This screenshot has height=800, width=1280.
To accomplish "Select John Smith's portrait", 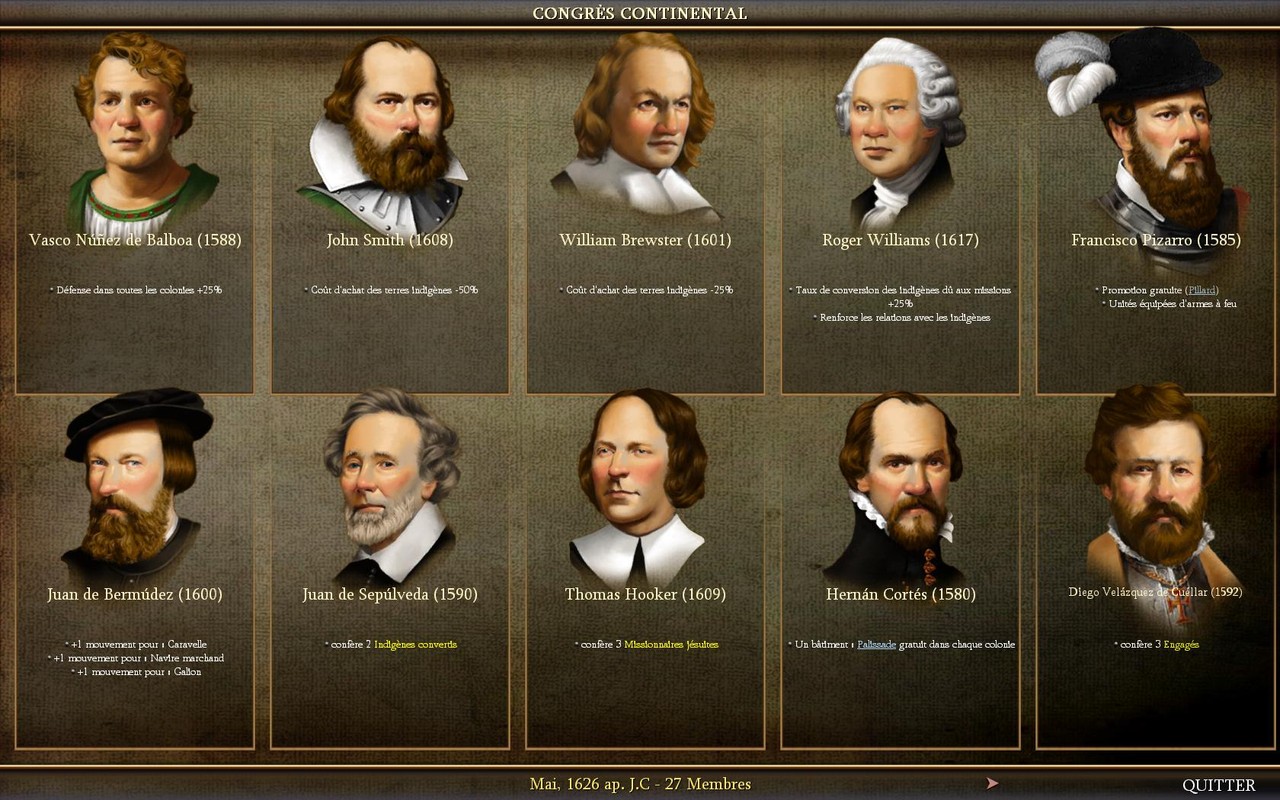I will (385, 130).
